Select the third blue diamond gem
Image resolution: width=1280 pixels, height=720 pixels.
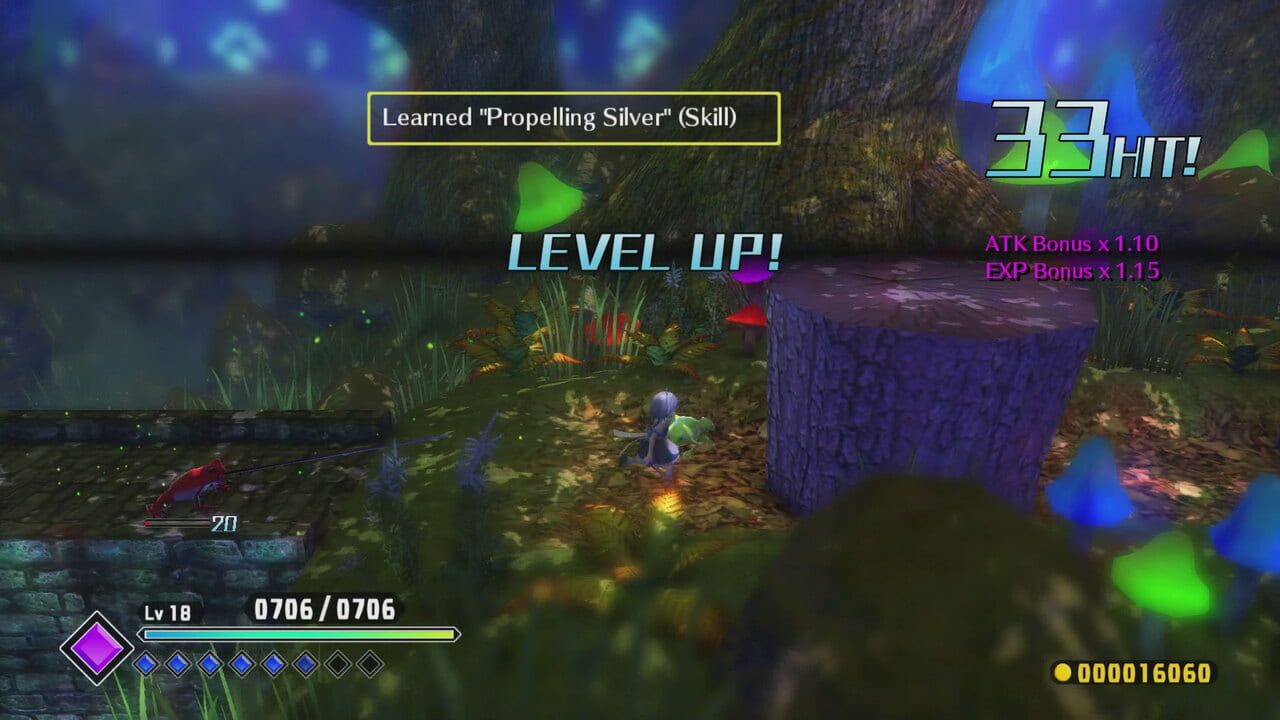pos(209,662)
